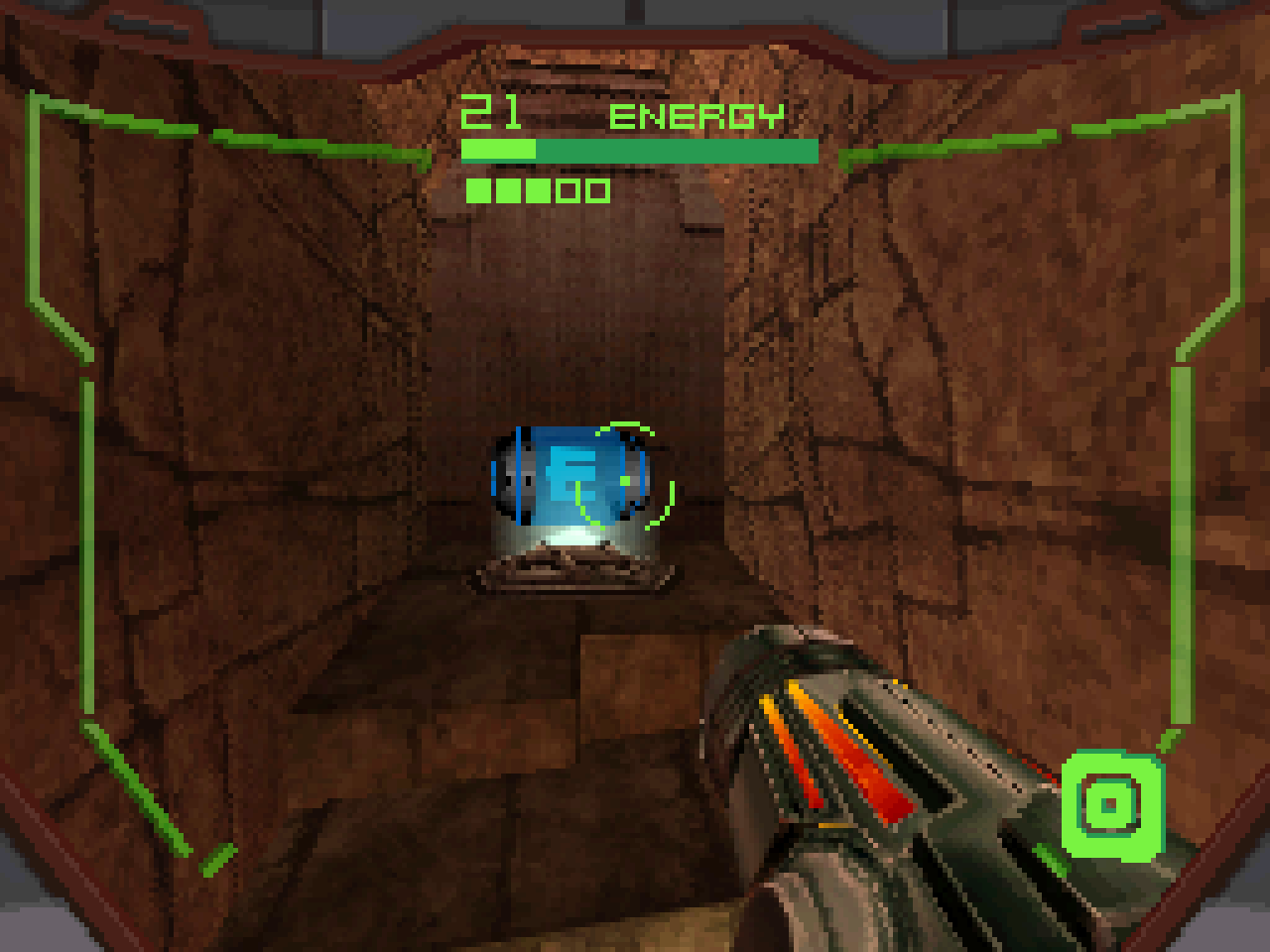
Task: Toggle the third filled ammo square
Action: tap(538, 190)
